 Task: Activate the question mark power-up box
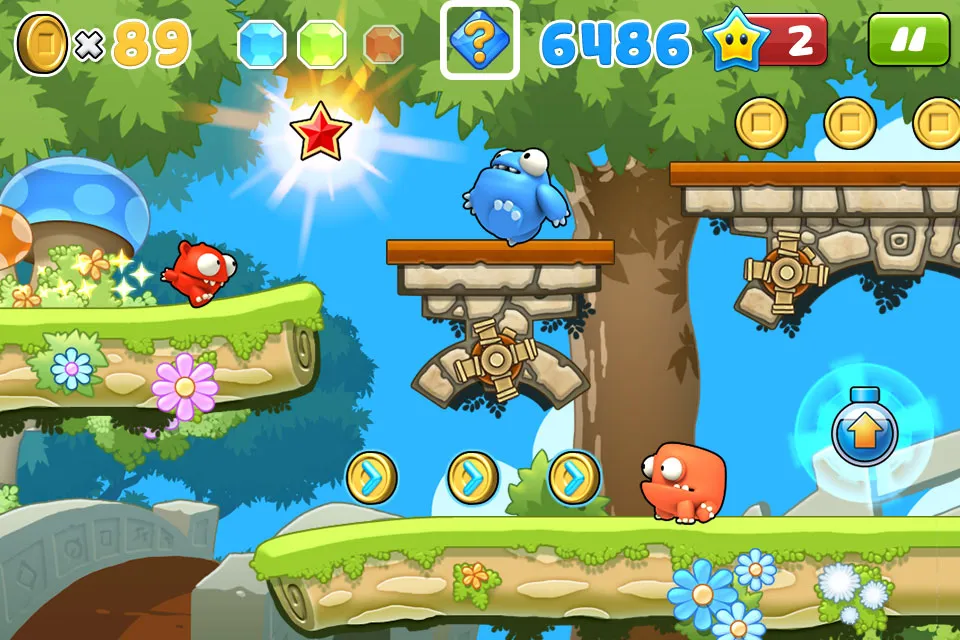click(x=479, y=40)
